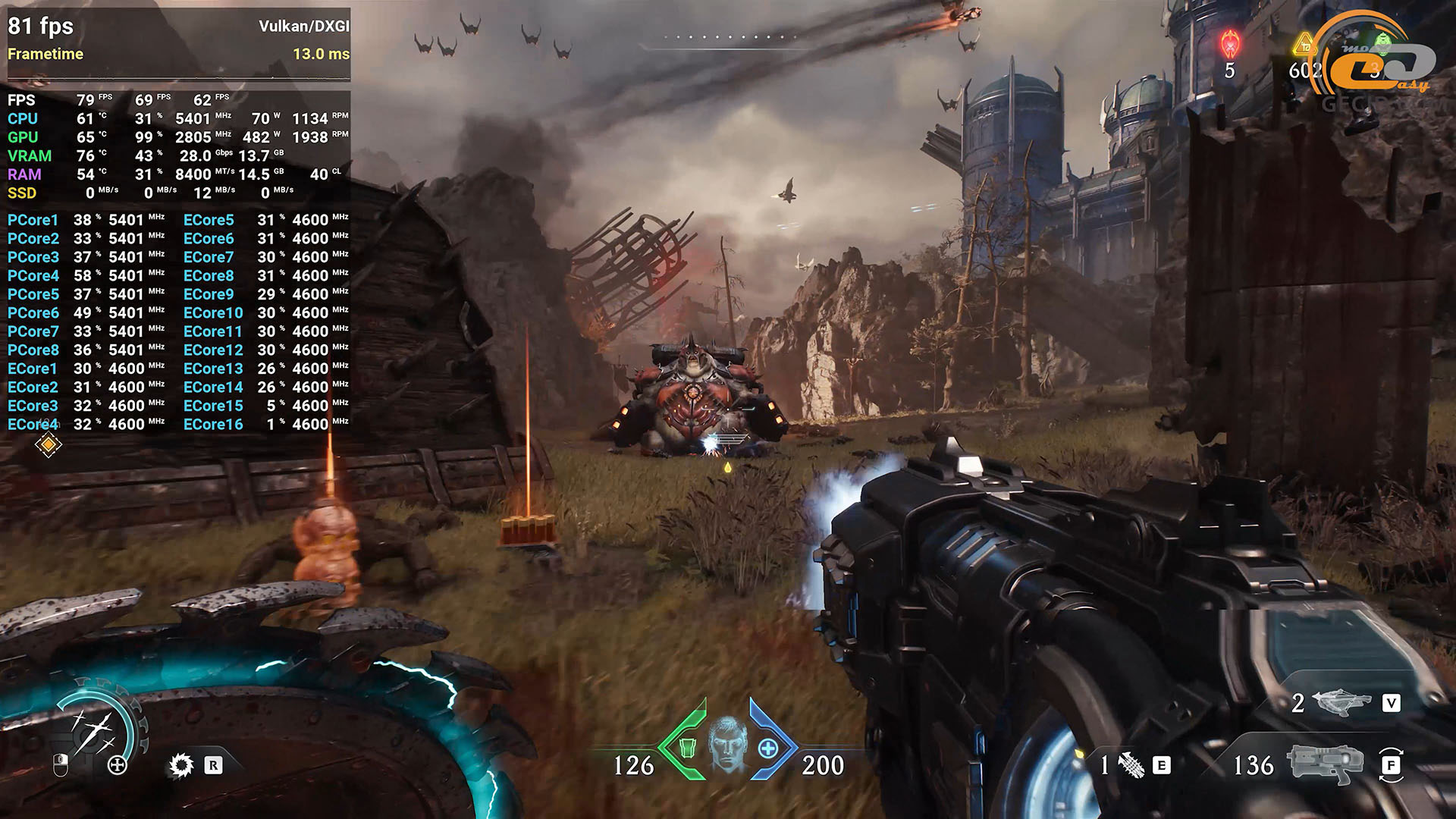Click the spiked grenade equipment icon
Viewport: 1456px width, 819px height.
(1131, 765)
